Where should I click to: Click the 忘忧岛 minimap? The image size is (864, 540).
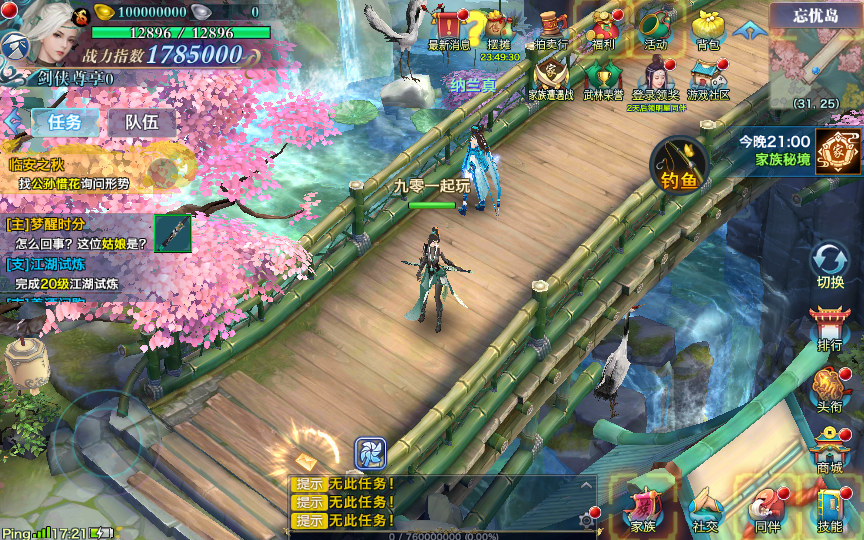tap(815, 60)
